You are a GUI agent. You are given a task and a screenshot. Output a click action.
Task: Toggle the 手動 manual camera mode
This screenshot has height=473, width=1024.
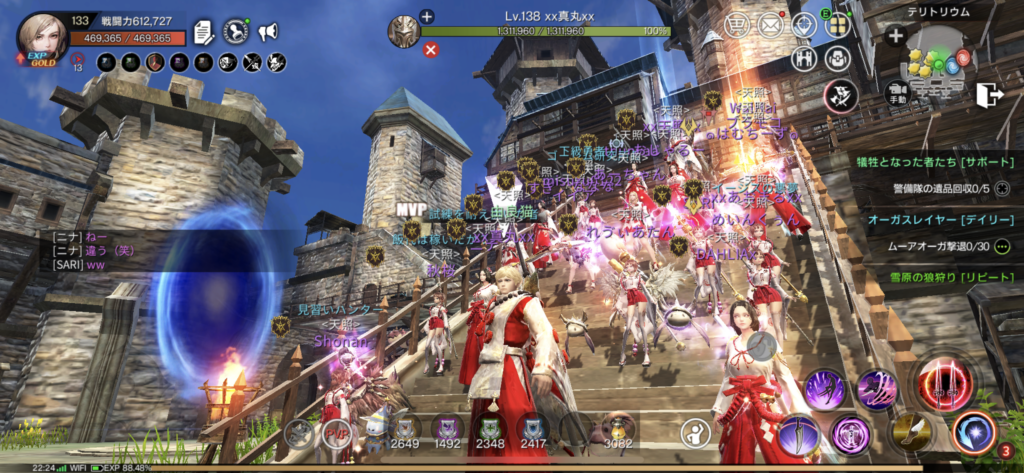click(x=896, y=95)
